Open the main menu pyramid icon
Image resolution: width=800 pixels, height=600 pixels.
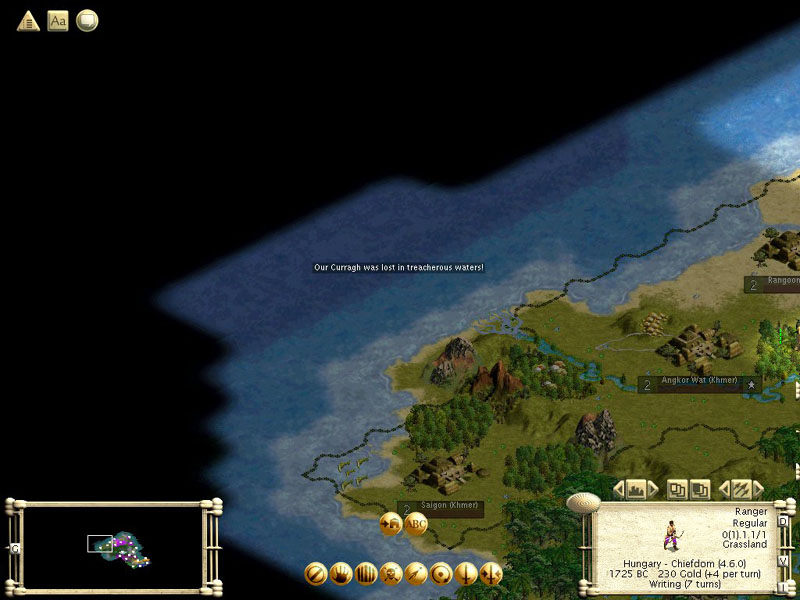(28, 20)
